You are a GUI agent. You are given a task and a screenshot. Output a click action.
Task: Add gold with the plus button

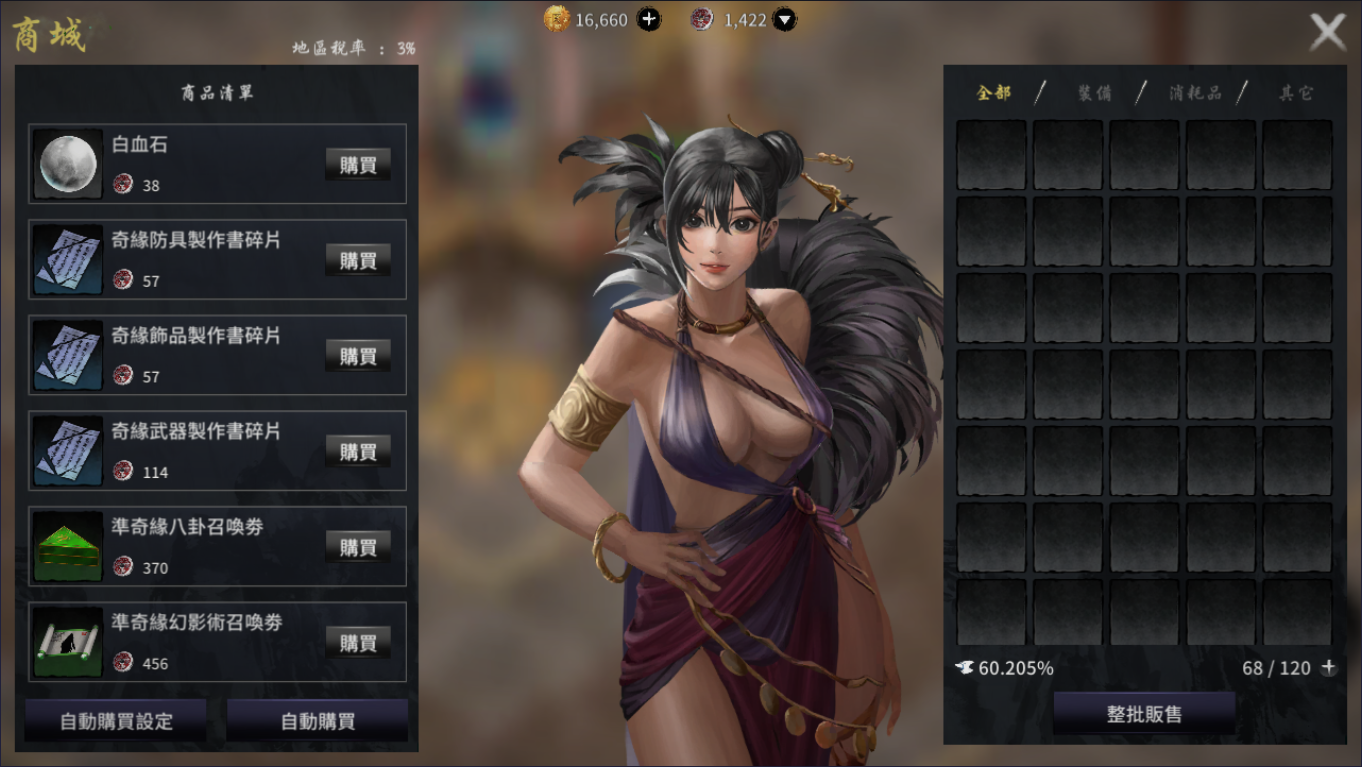[649, 19]
